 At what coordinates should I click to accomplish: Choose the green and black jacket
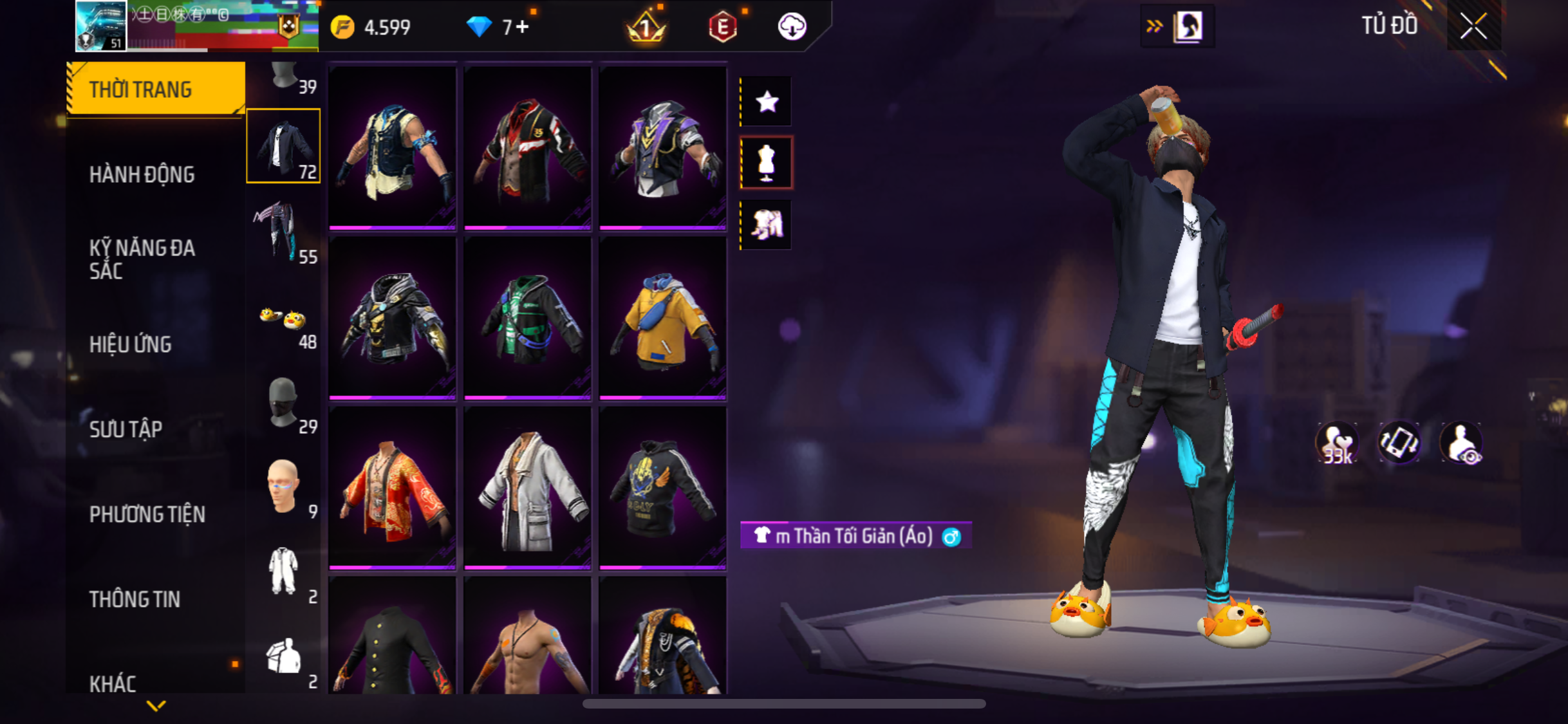click(527, 319)
